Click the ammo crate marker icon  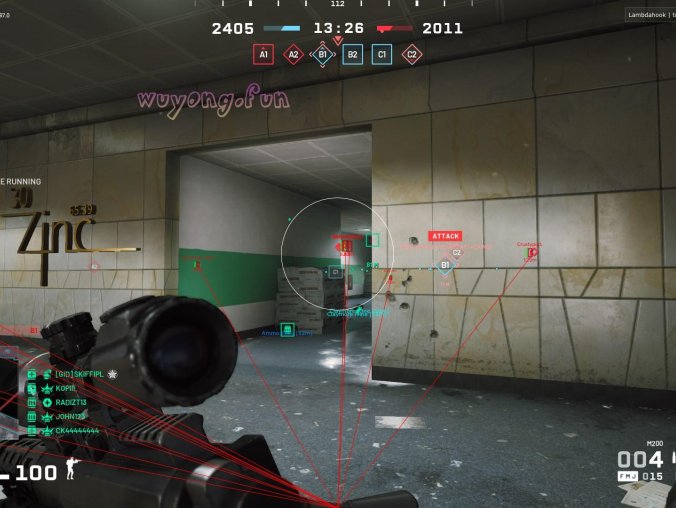point(287,329)
